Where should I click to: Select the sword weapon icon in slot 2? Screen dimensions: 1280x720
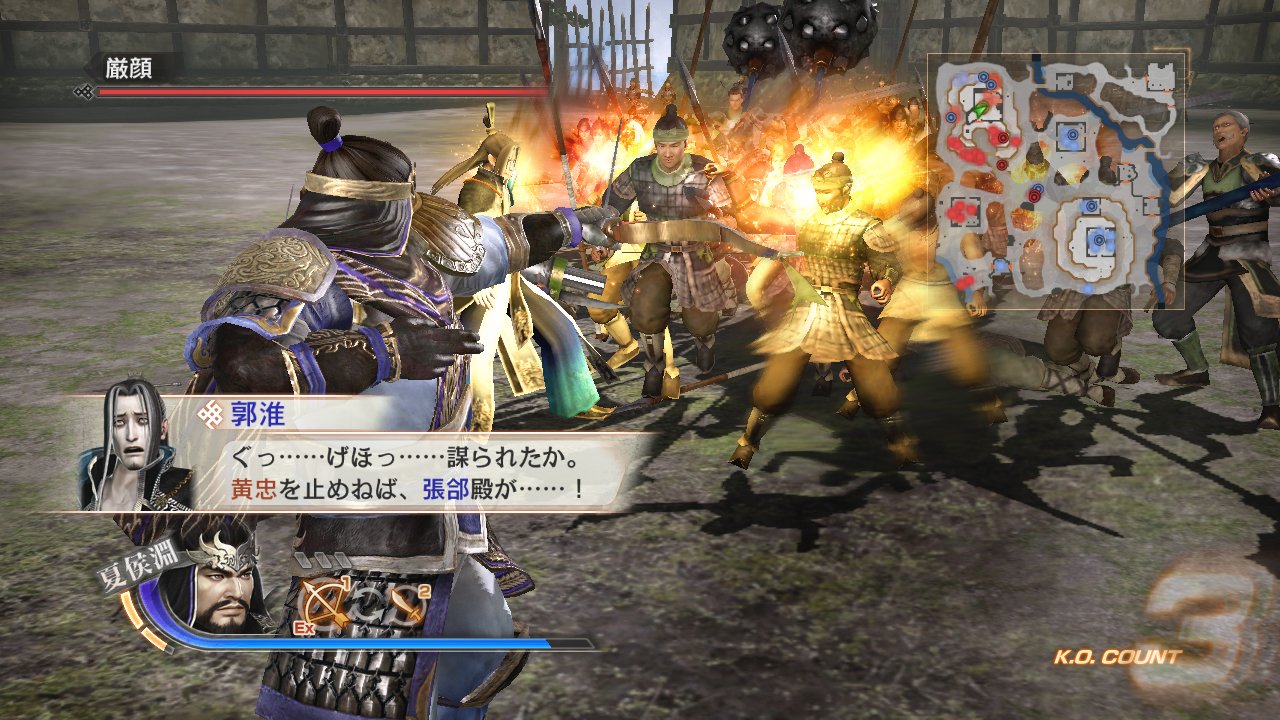(408, 603)
